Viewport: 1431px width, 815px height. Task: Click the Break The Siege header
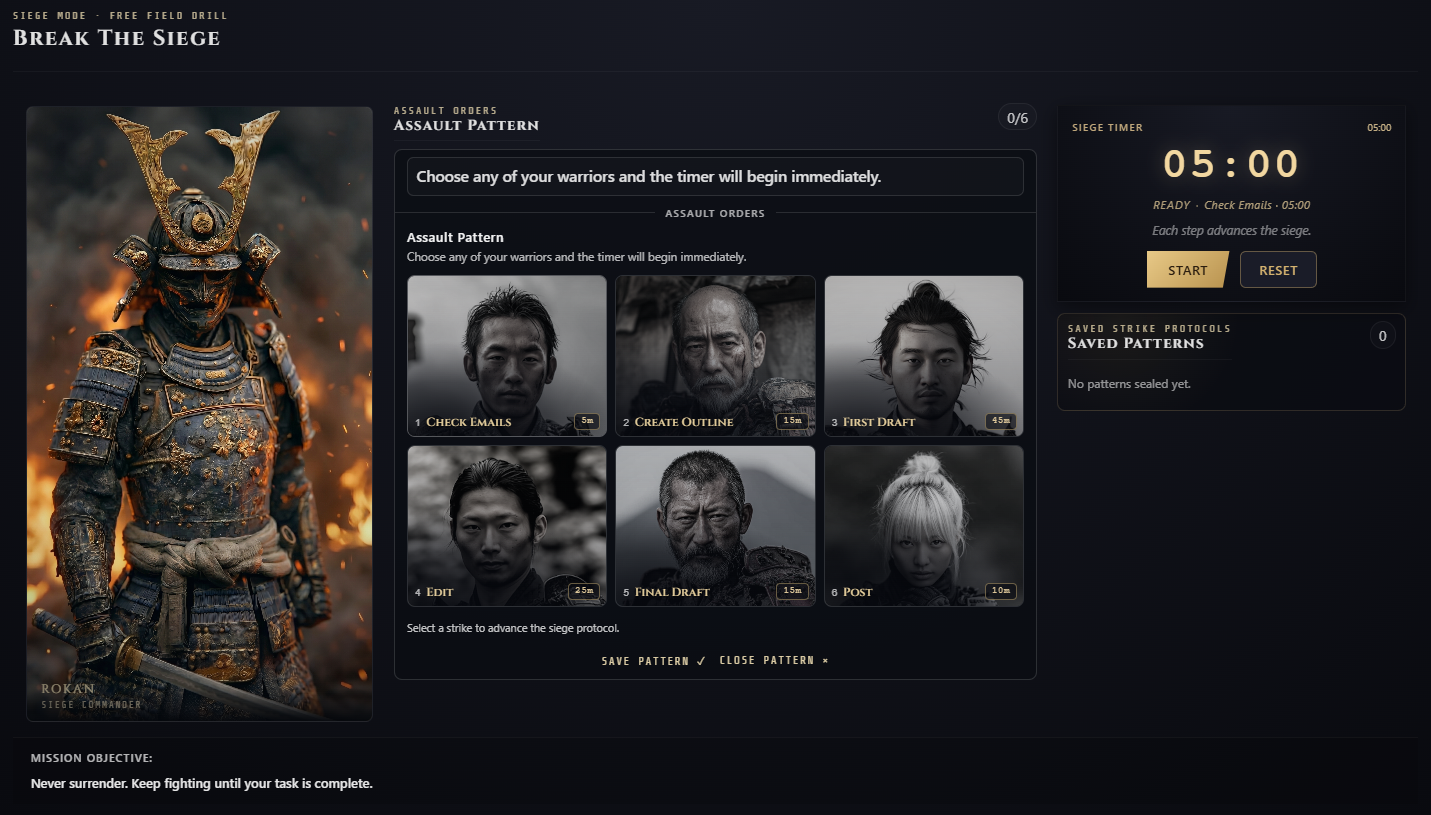coord(116,38)
